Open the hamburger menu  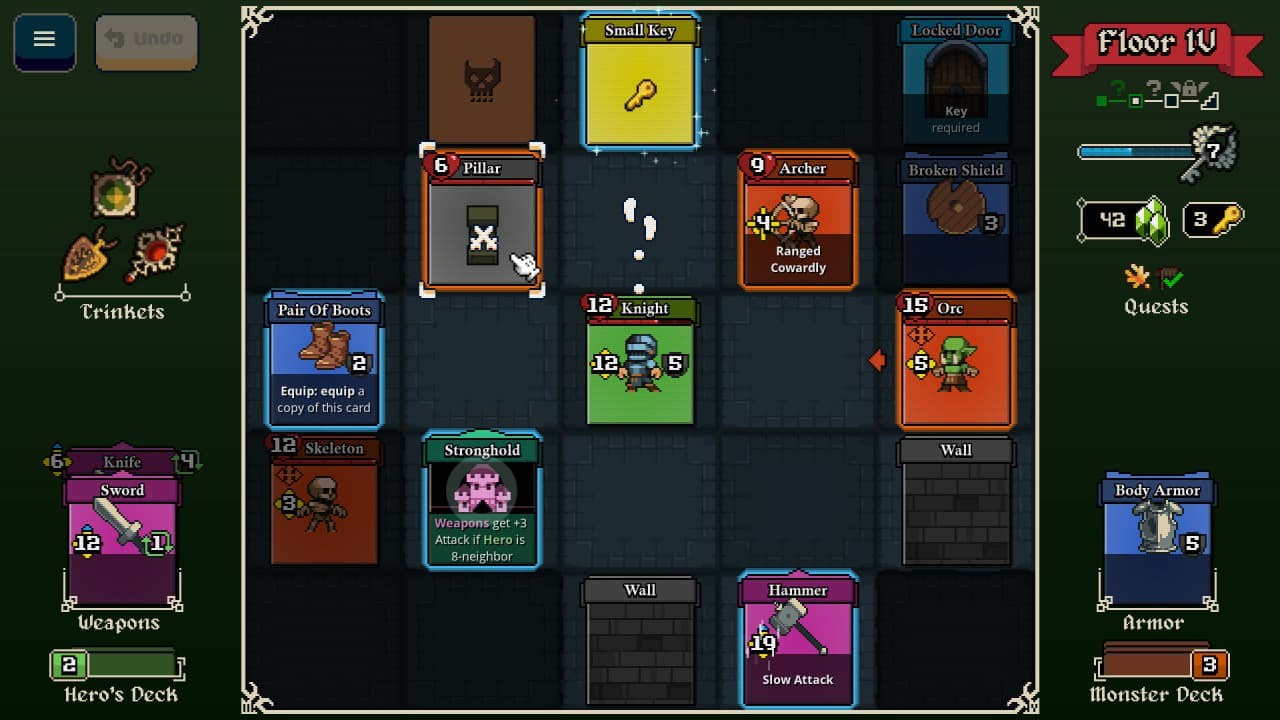(42, 41)
